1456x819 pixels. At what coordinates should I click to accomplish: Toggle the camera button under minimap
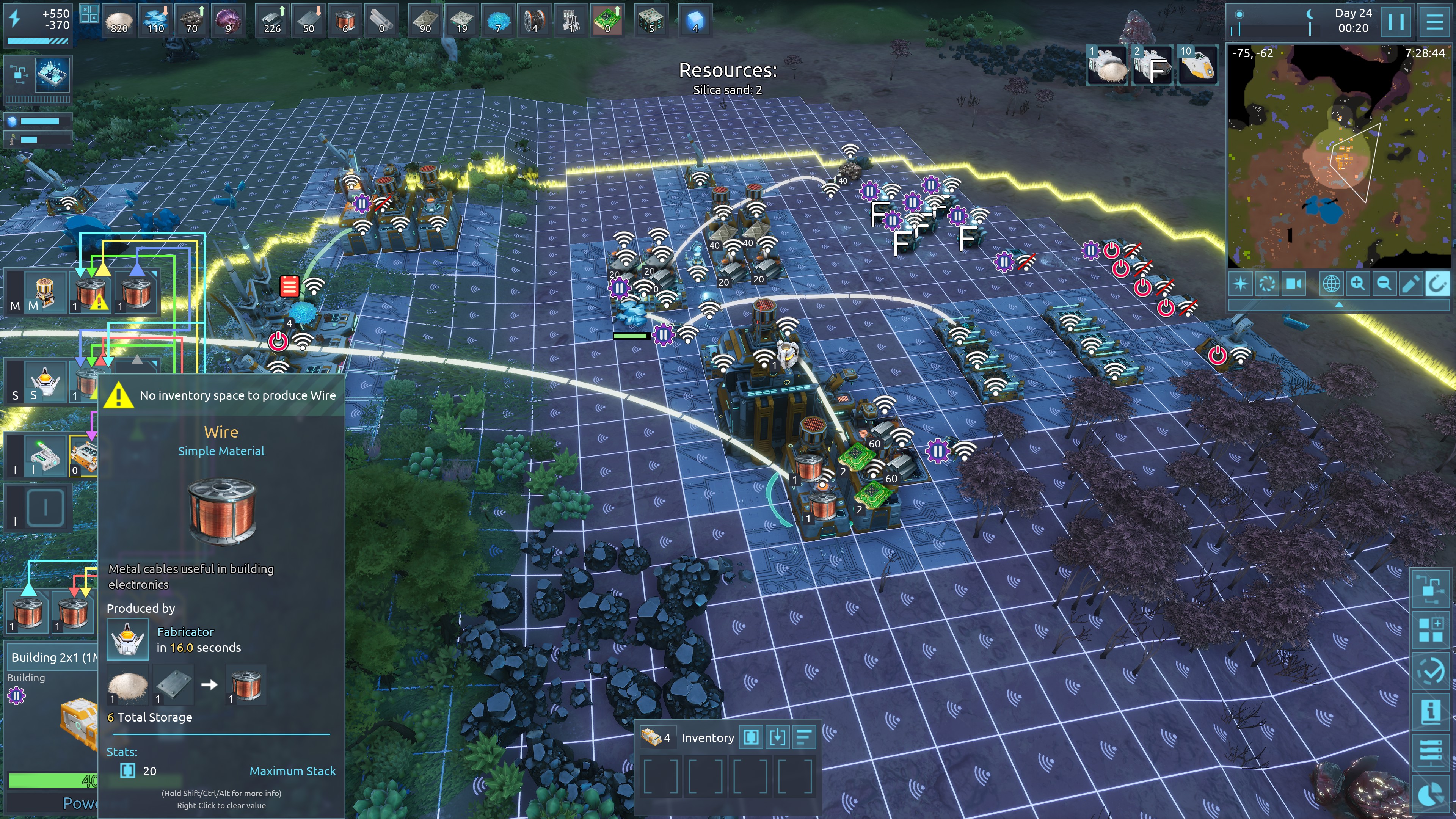pyautogui.click(x=1294, y=283)
